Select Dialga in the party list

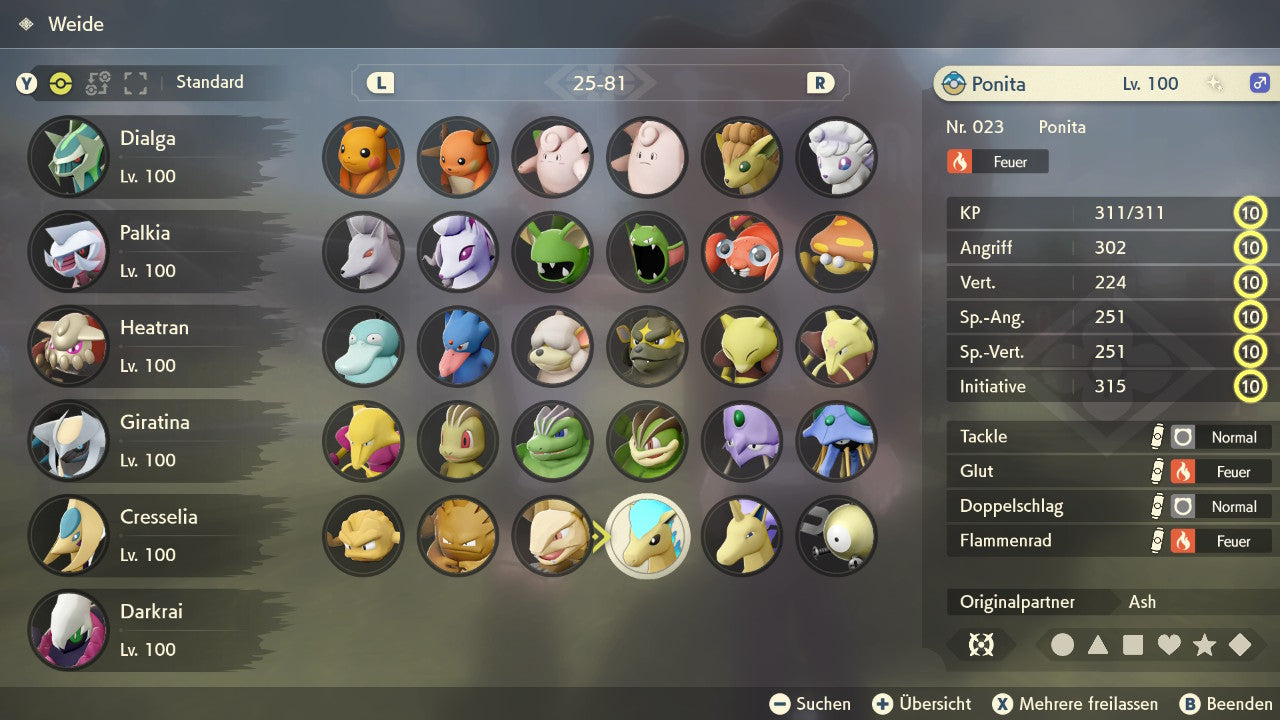tap(150, 157)
